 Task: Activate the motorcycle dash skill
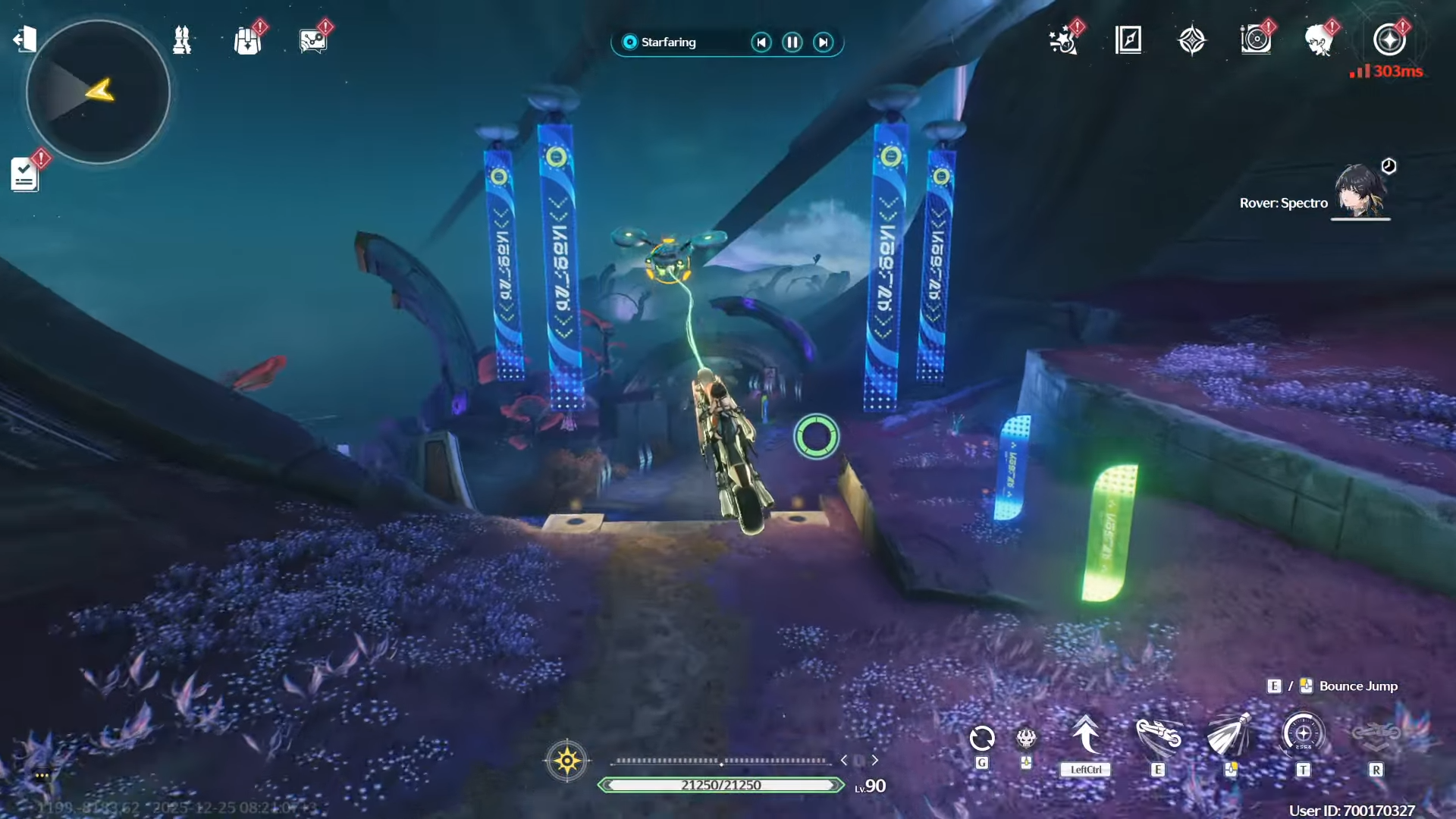pyautogui.click(x=1158, y=736)
